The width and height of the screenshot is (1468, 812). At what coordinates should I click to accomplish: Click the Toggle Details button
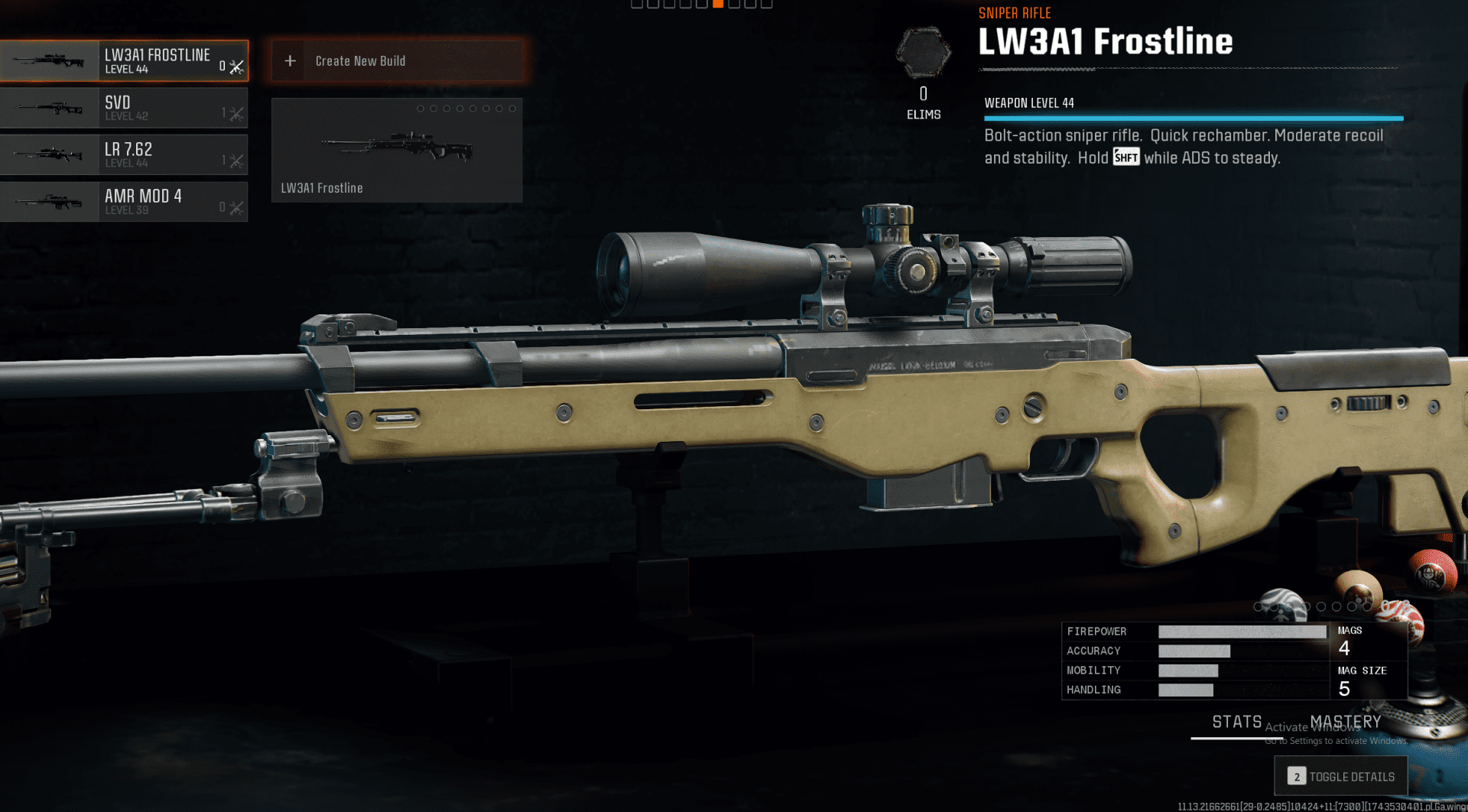(1341, 777)
